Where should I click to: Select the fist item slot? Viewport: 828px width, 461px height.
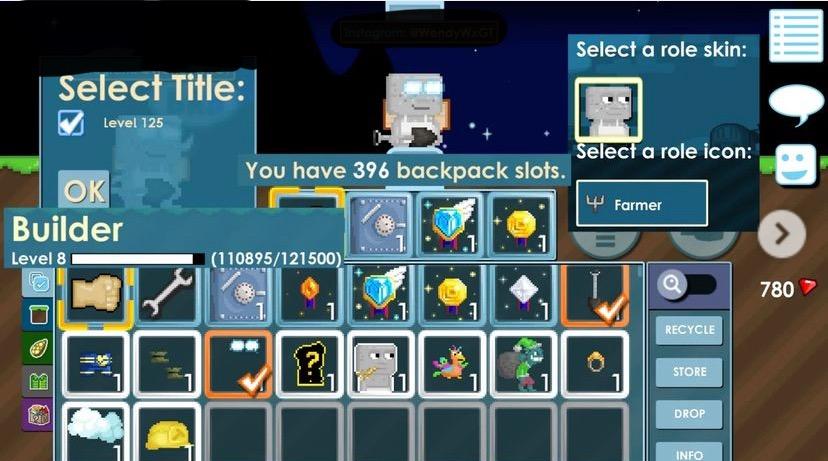95,293
